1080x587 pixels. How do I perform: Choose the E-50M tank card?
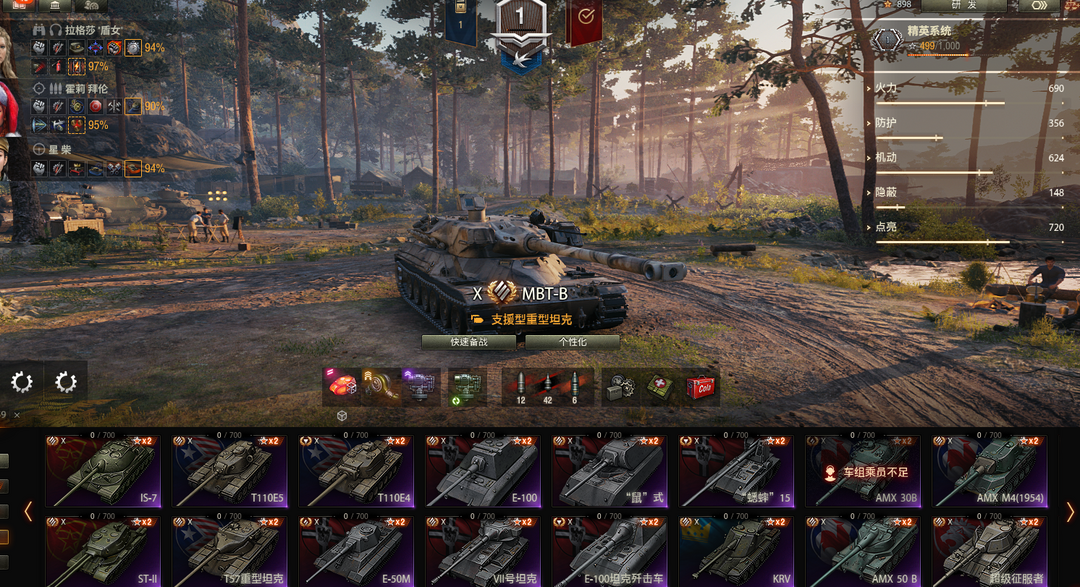pos(356,551)
